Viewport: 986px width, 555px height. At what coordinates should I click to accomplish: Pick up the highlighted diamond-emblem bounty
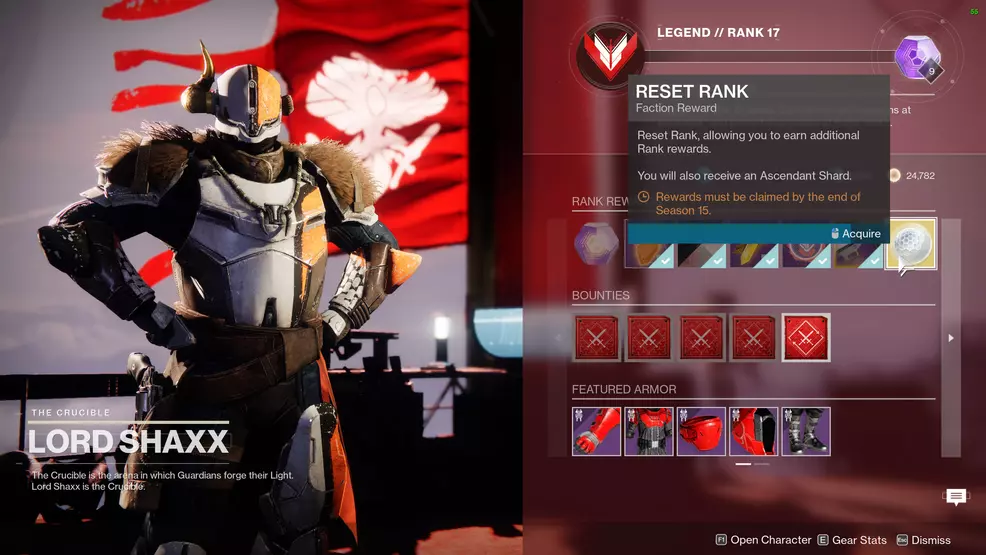point(805,338)
